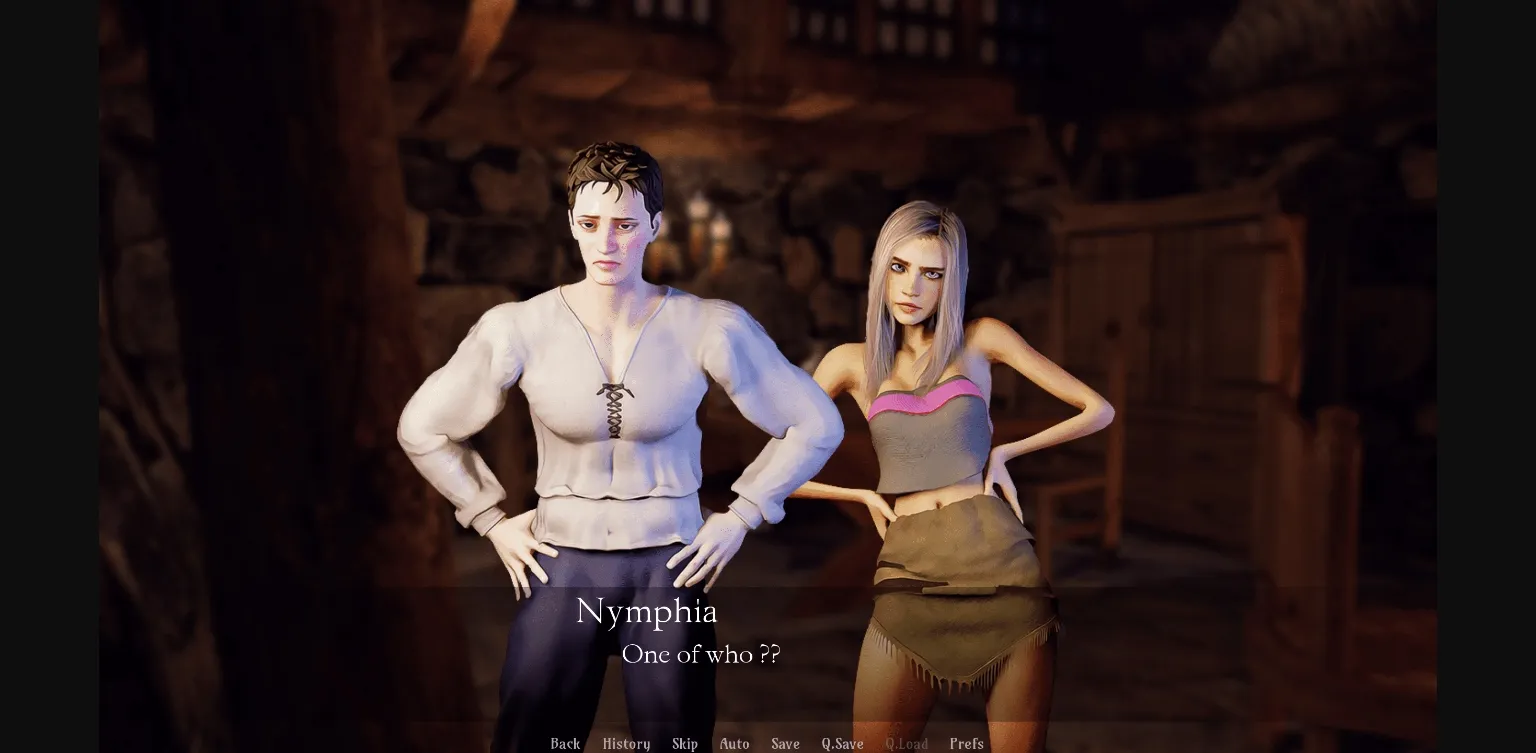Click Back to return to previous line
This screenshot has height=753, width=1536.
pyautogui.click(x=565, y=744)
